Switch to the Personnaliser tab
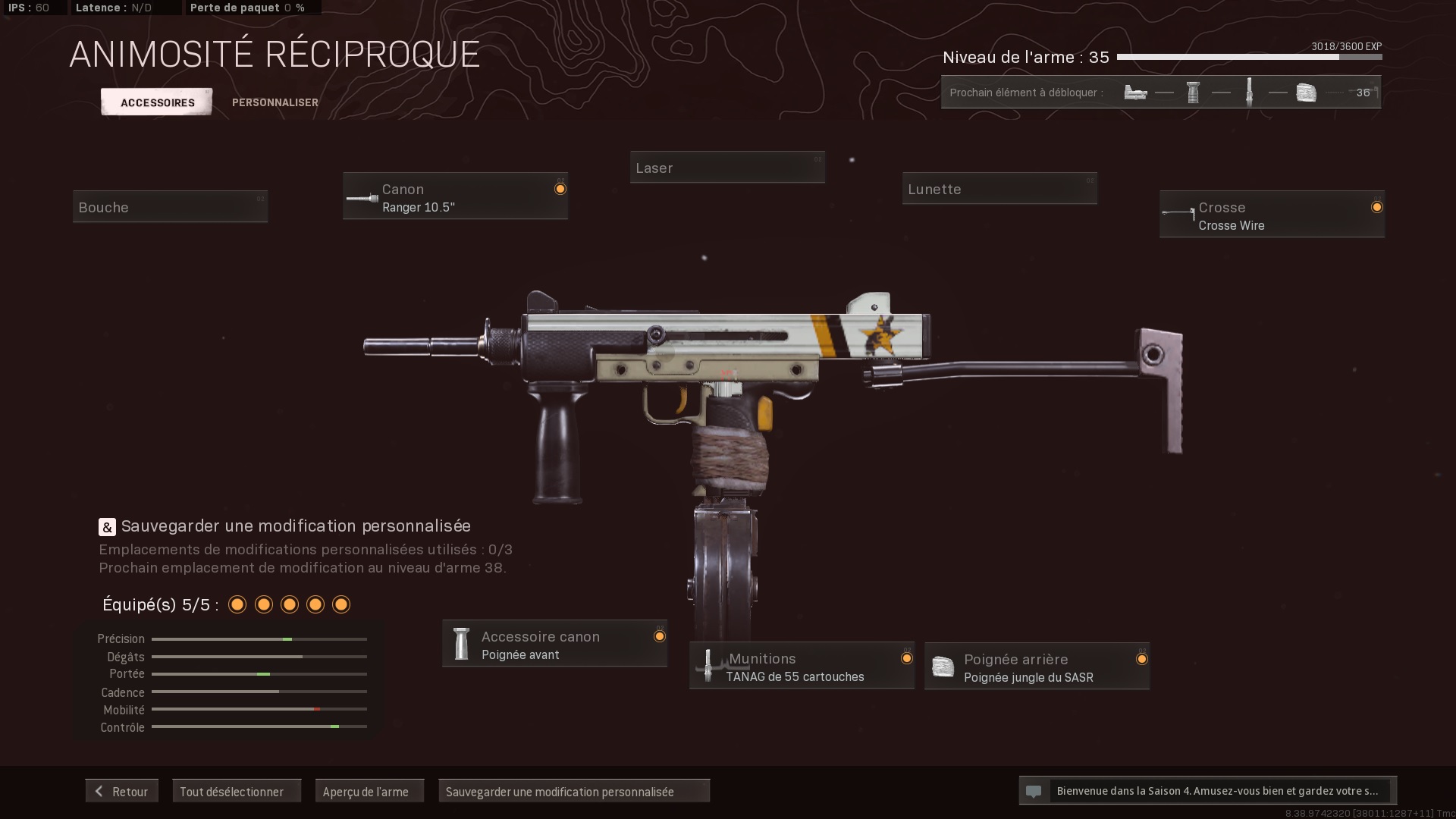1456x819 pixels. coord(275,102)
